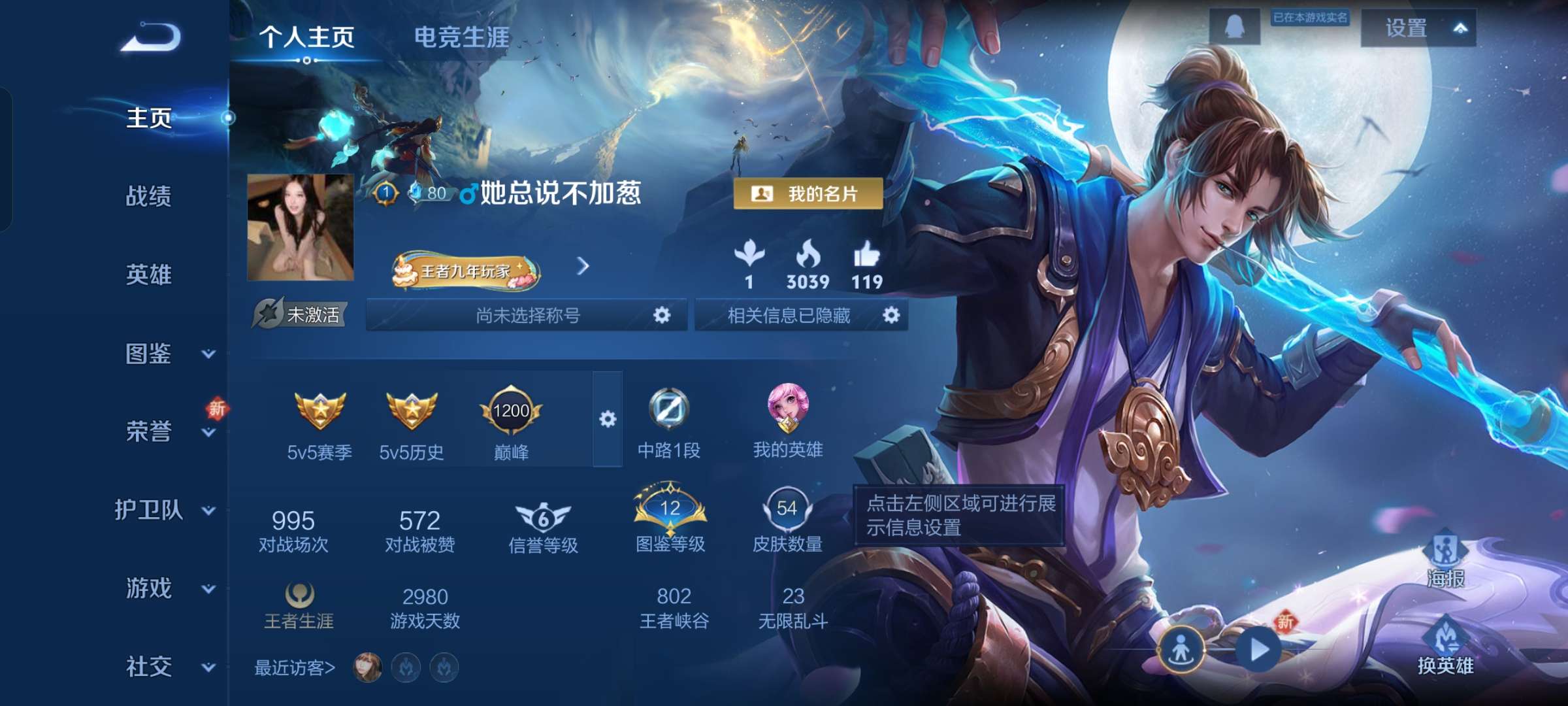
Task: Open the gear next to 尚未选择称号
Action: (x=661, y=314)
